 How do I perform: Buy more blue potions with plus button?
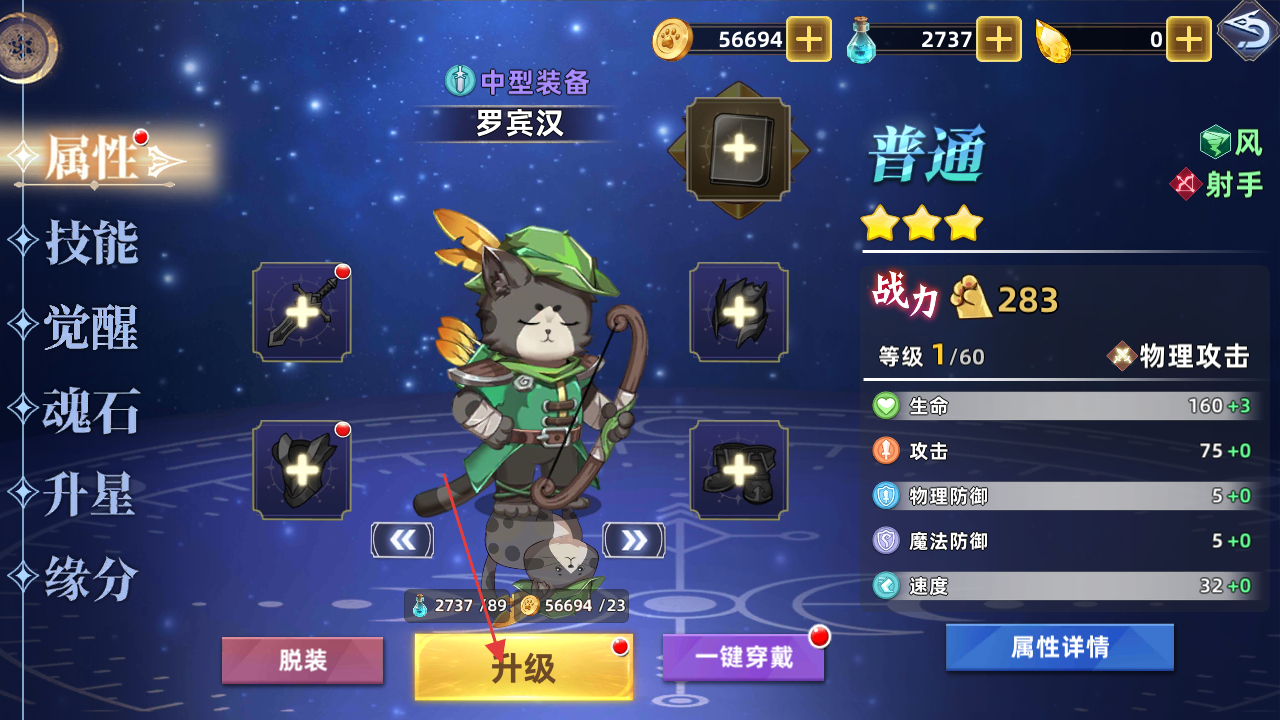pyautogui.click(x=998, y=39)
